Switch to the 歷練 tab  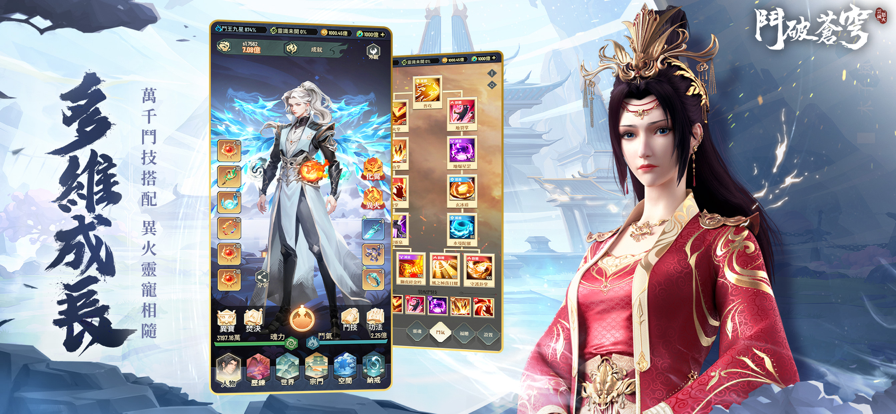coord(258,367)
